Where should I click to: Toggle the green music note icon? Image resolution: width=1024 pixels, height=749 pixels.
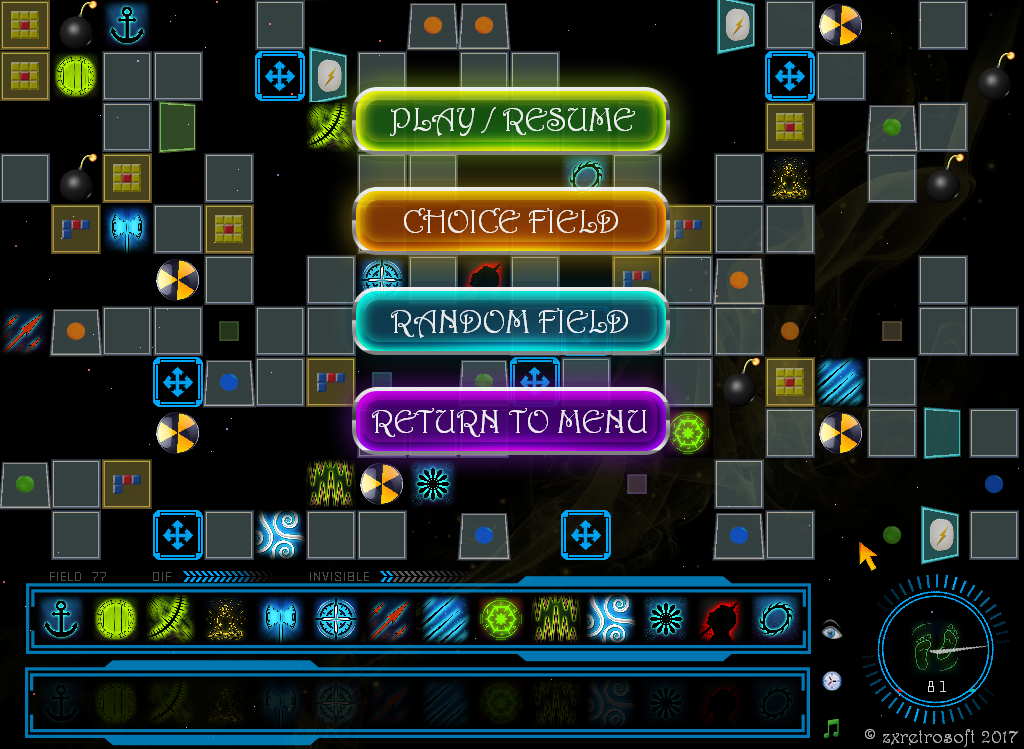pos(832,728)
